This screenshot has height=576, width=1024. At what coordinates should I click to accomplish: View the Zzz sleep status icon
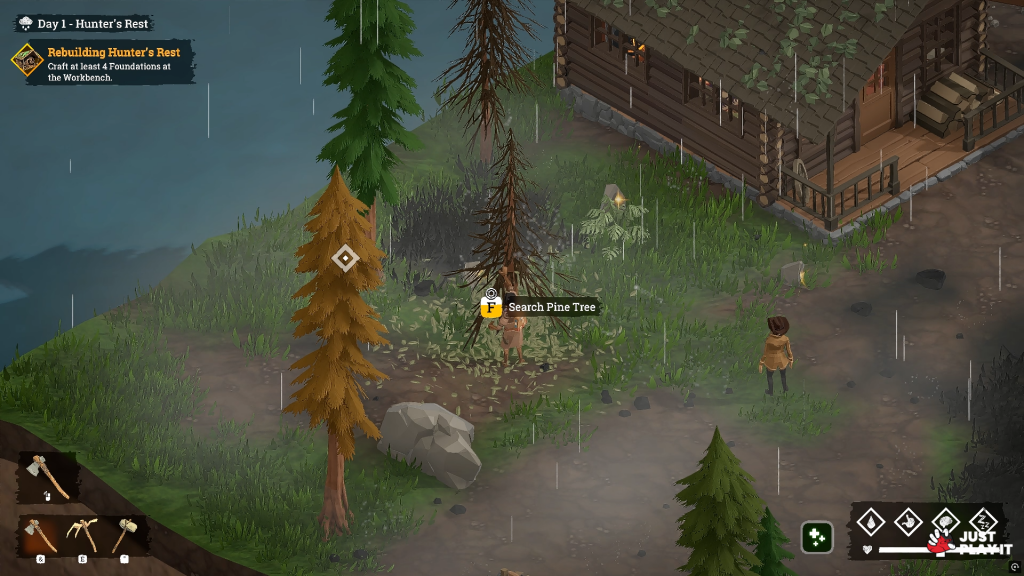click(983, 521)
